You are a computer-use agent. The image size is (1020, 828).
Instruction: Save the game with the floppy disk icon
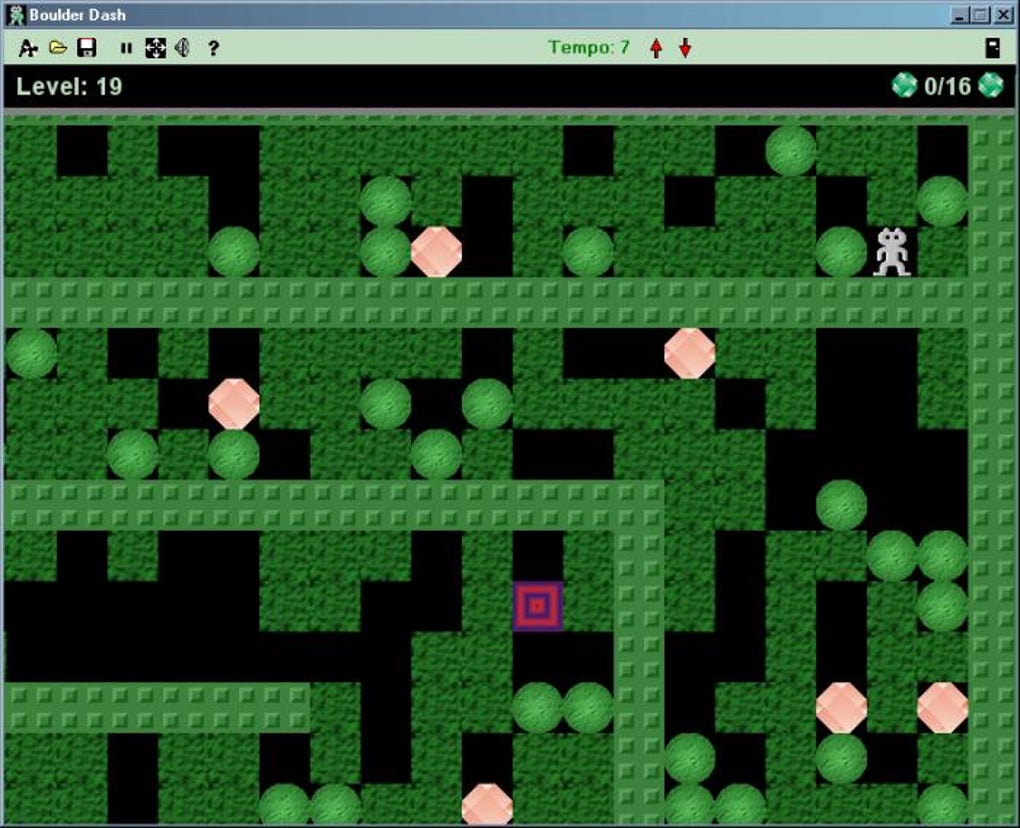pos(87,48)
